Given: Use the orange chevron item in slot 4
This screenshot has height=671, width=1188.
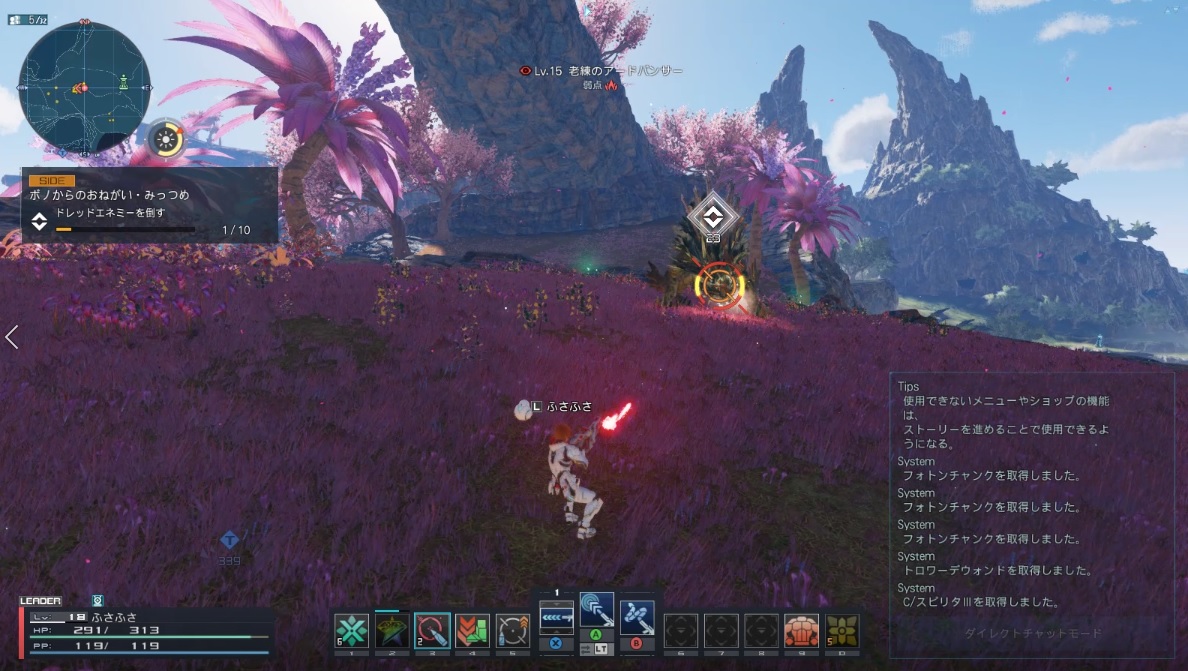Looking at the screenshot, I should pos(472,630).
